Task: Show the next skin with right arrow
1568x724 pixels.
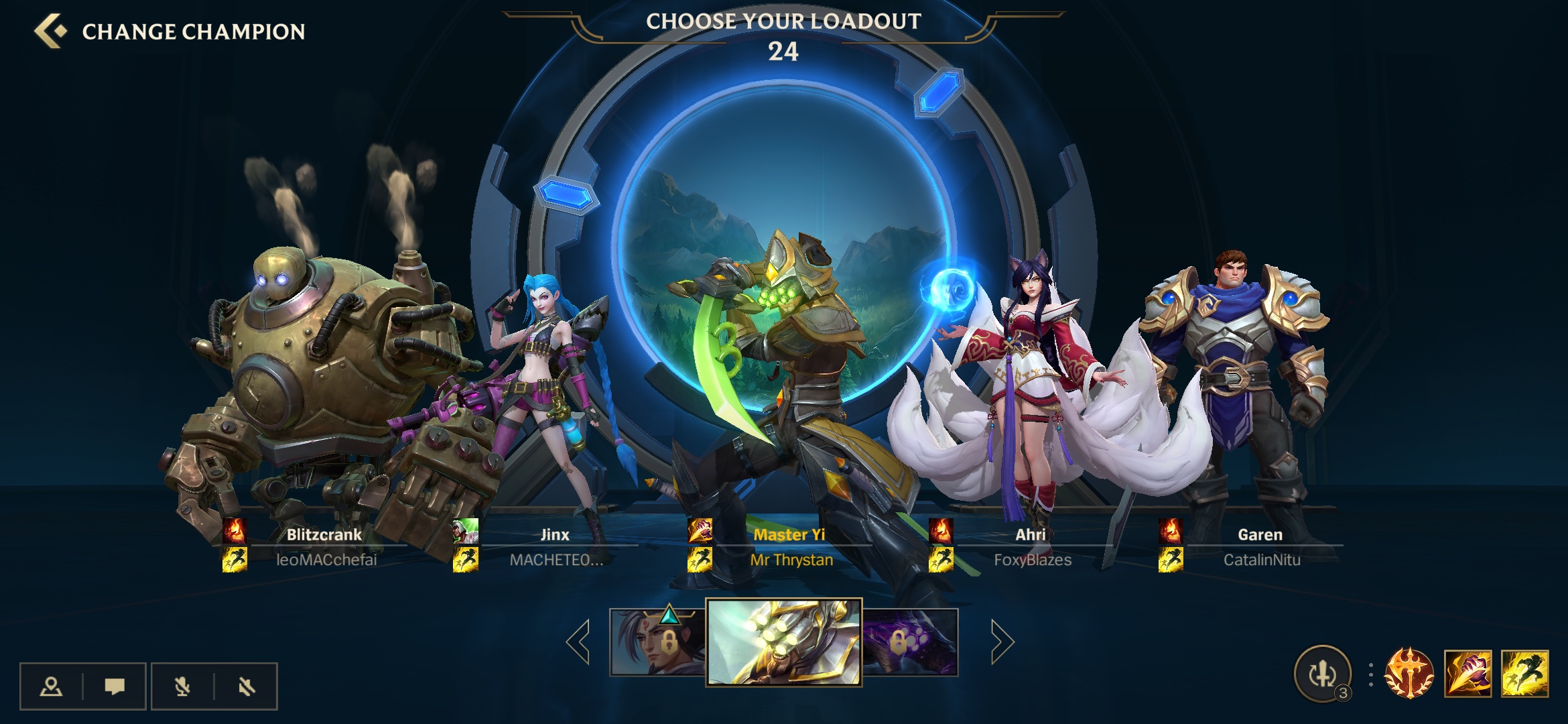Action: [1002, 642]
